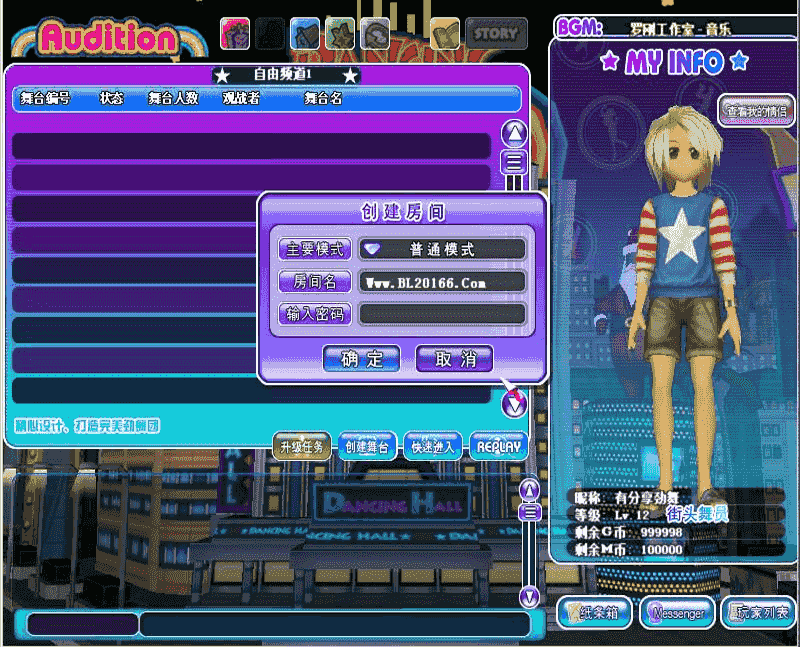
Task: Confirm room creation with 确定
Action: [362, 359]
